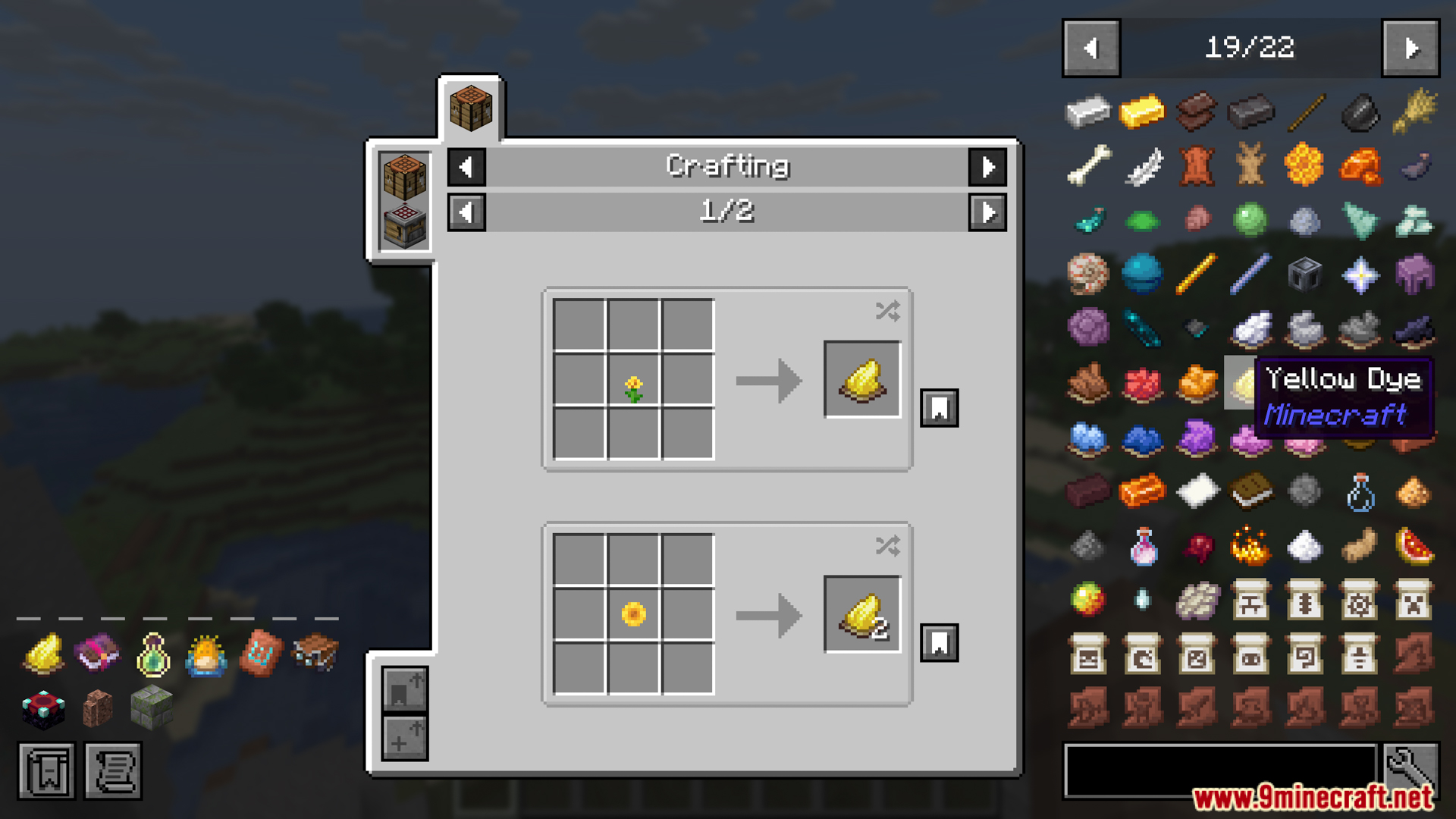Select the feather in the item panel
The height and width of the screenshot is (819, 1456).
tap(1142, 165)
